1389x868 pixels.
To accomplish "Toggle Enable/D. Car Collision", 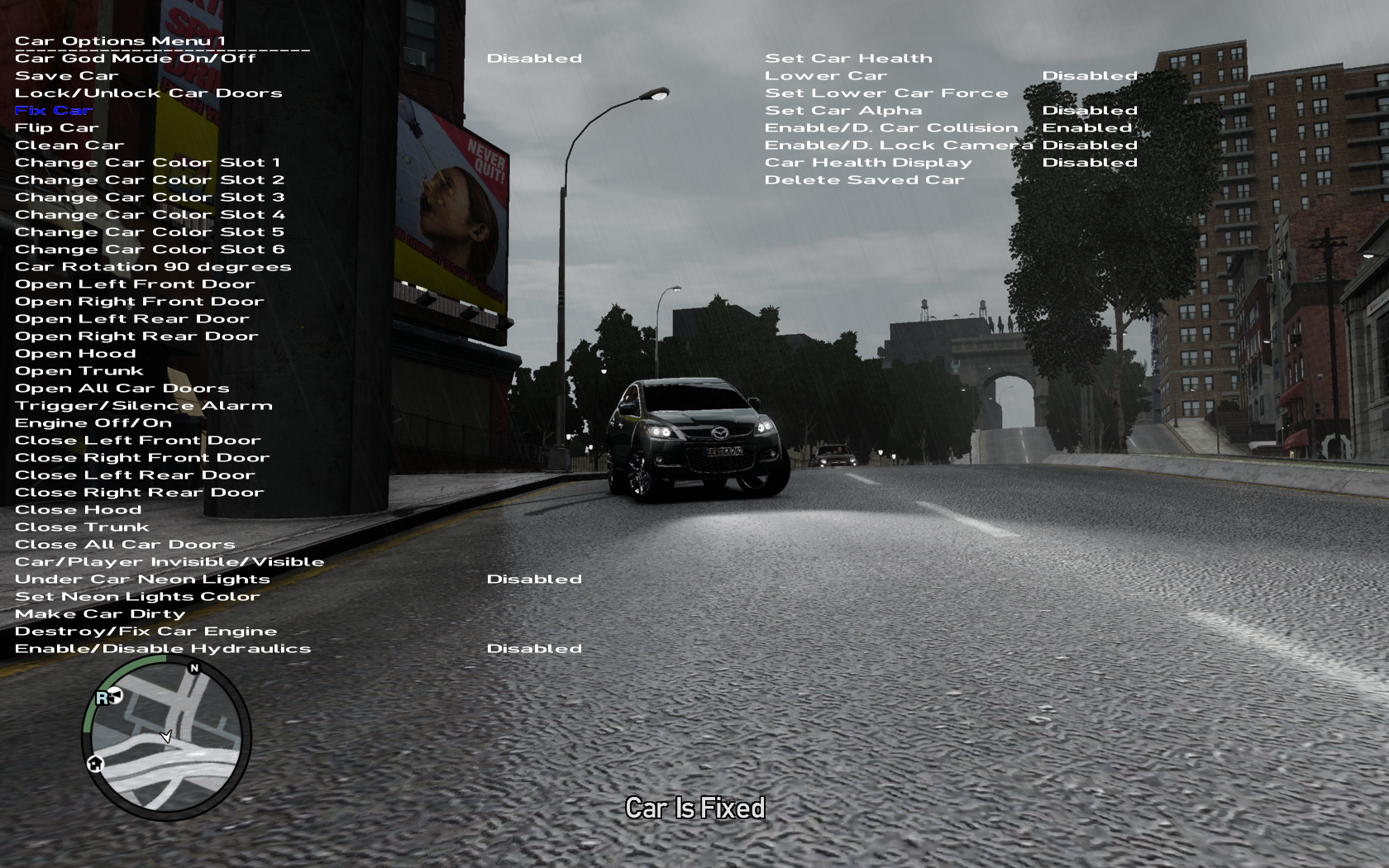I will [891, 128].
